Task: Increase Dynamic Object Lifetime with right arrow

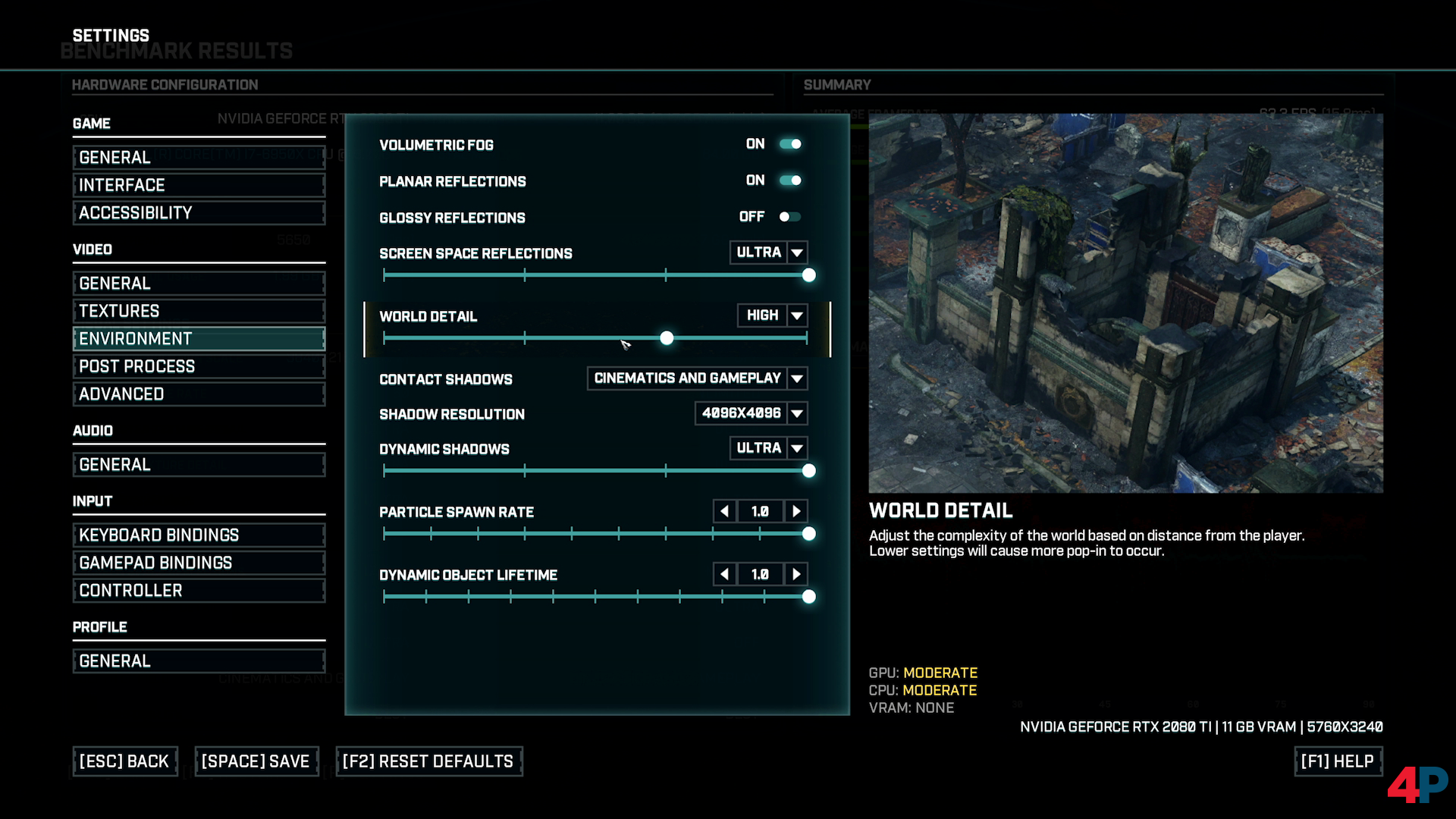Action: [796, 574]
